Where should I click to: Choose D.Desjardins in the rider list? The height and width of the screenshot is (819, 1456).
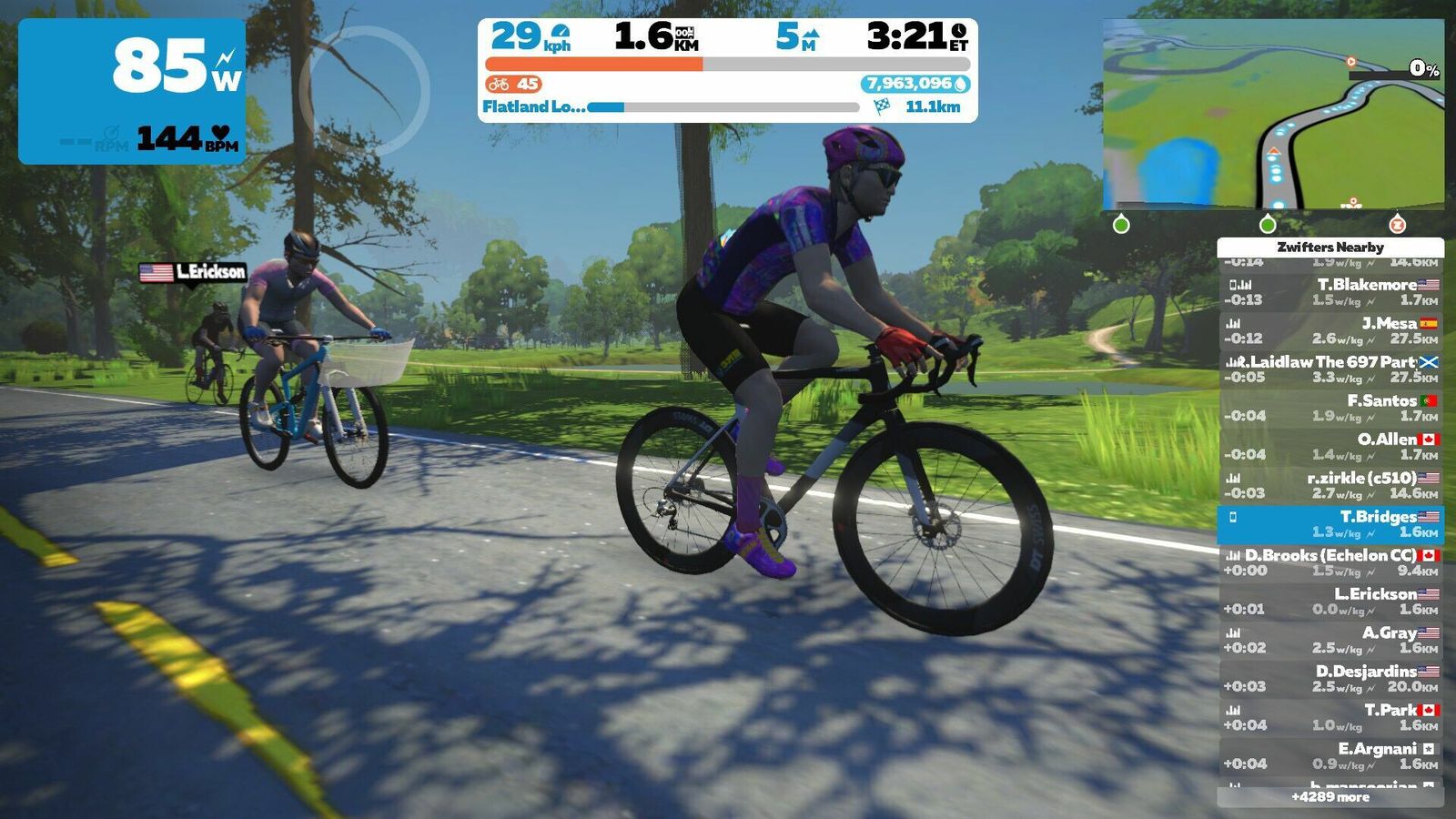pos(1330,679)
